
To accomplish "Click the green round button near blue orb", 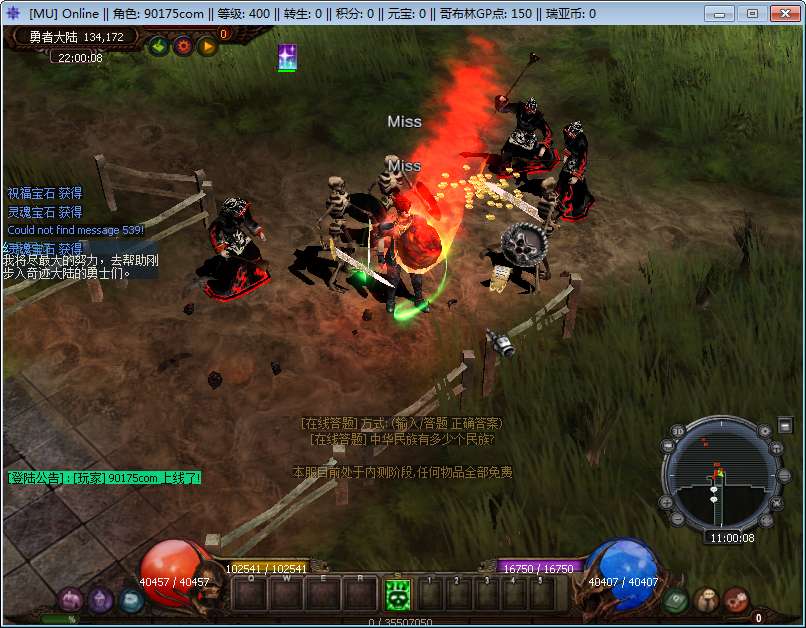I will click(674, 600).
